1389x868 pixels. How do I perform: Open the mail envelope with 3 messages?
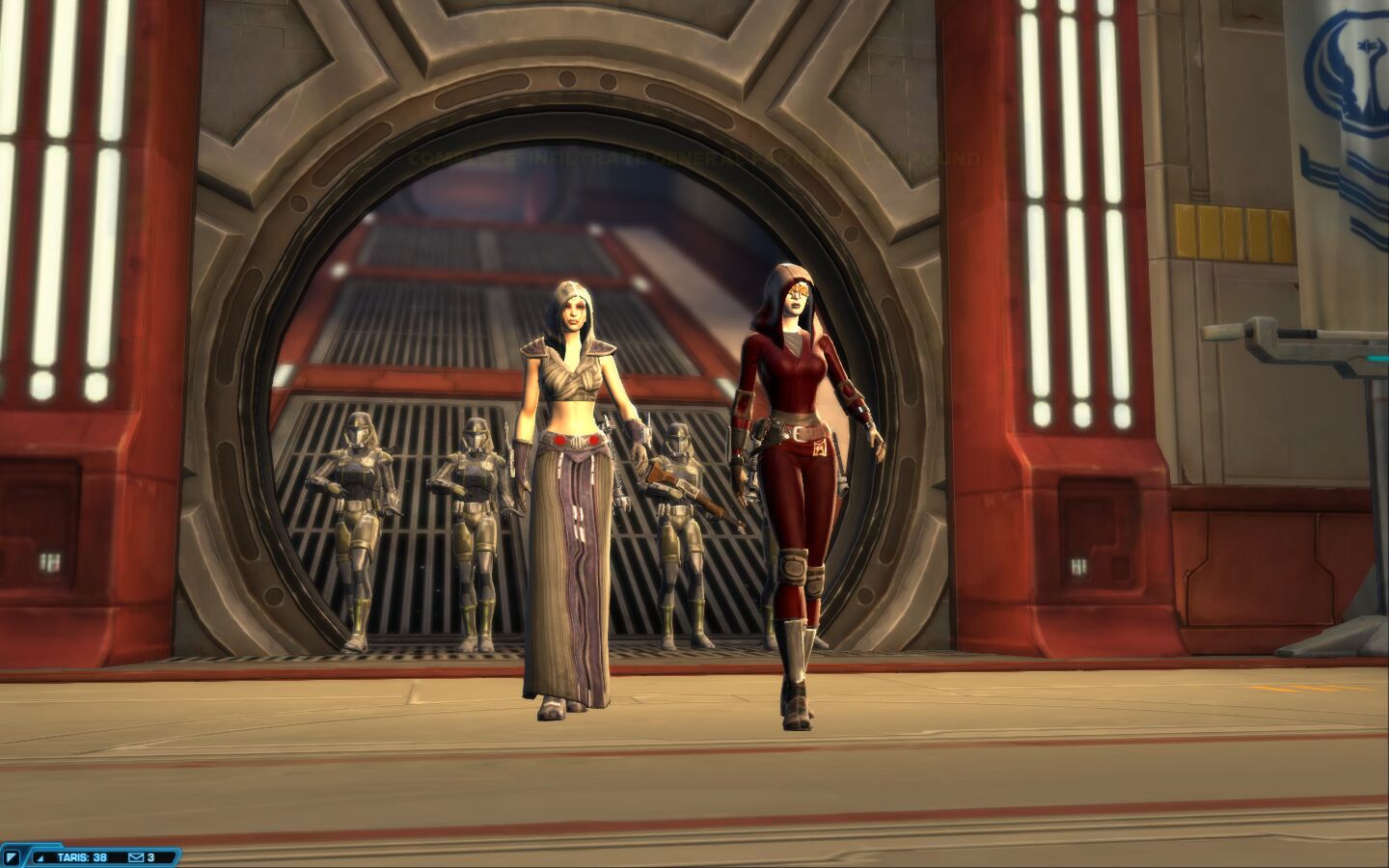(x=136, y=856)
